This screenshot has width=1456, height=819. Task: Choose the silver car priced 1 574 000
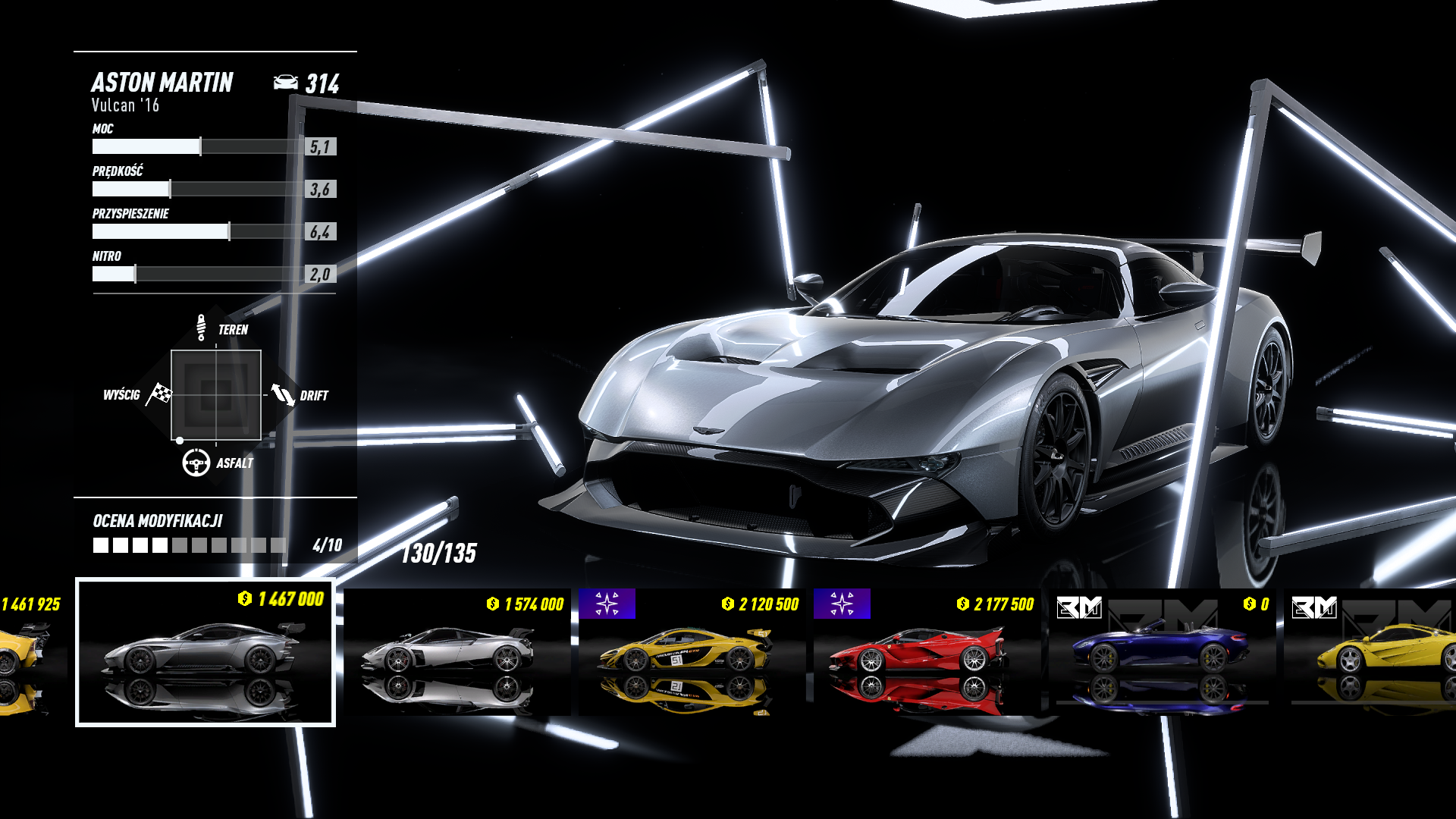[x=457, y=652]
